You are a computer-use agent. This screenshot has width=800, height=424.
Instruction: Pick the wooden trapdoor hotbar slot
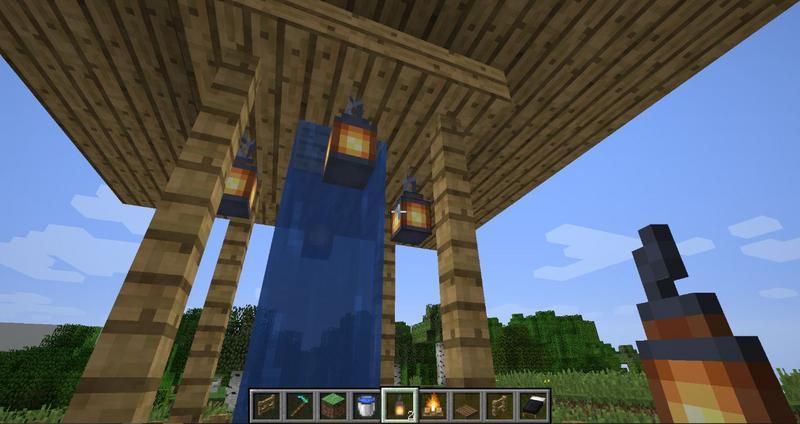(x=465, y=403)
